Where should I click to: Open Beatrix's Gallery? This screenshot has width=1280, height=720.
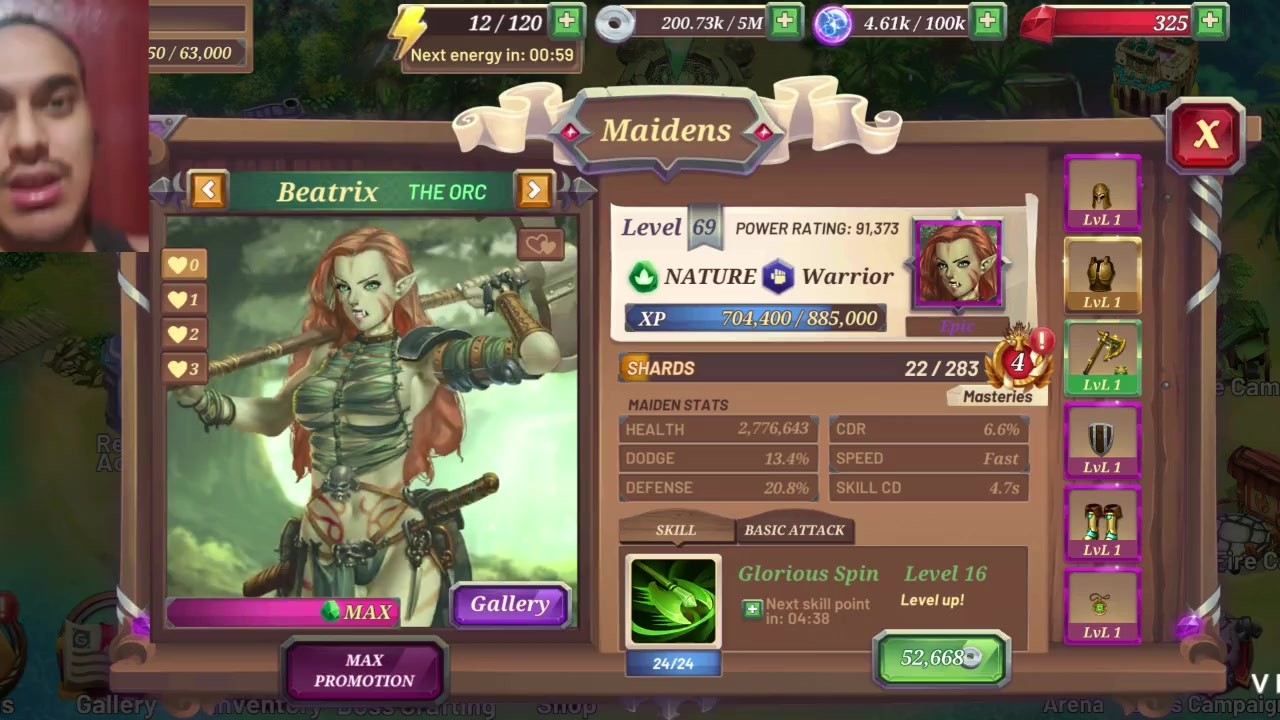(510, 604)
